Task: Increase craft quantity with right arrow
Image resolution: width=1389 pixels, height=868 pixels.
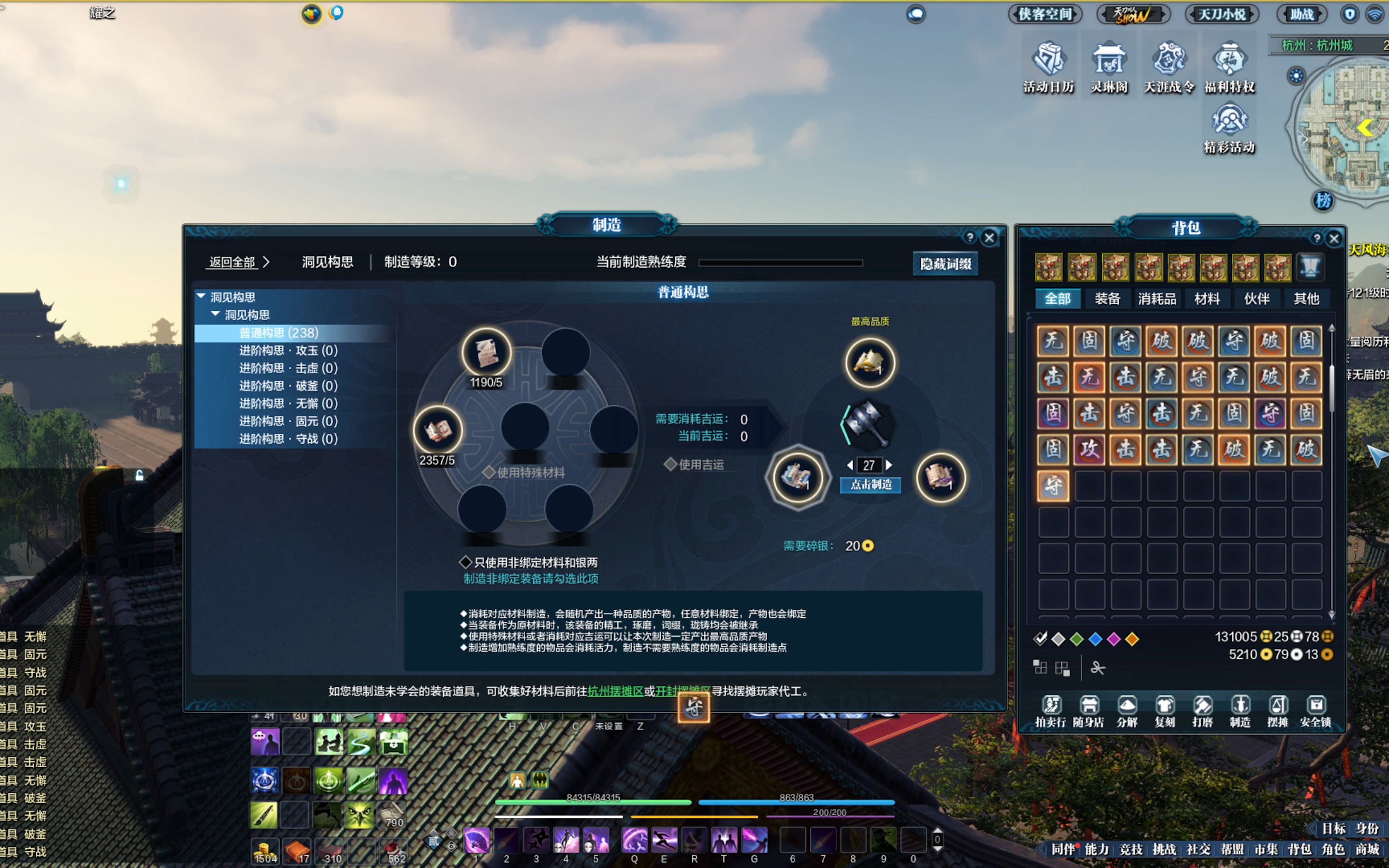Action: [889, 465]
